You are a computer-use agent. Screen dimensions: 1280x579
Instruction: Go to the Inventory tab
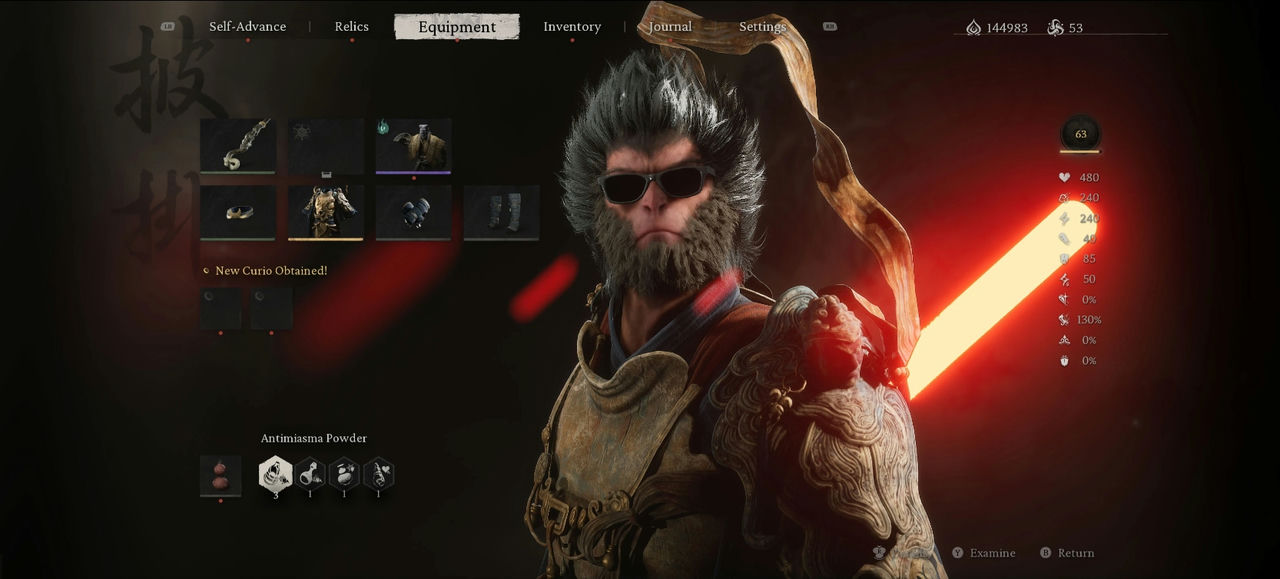[572, 27]
